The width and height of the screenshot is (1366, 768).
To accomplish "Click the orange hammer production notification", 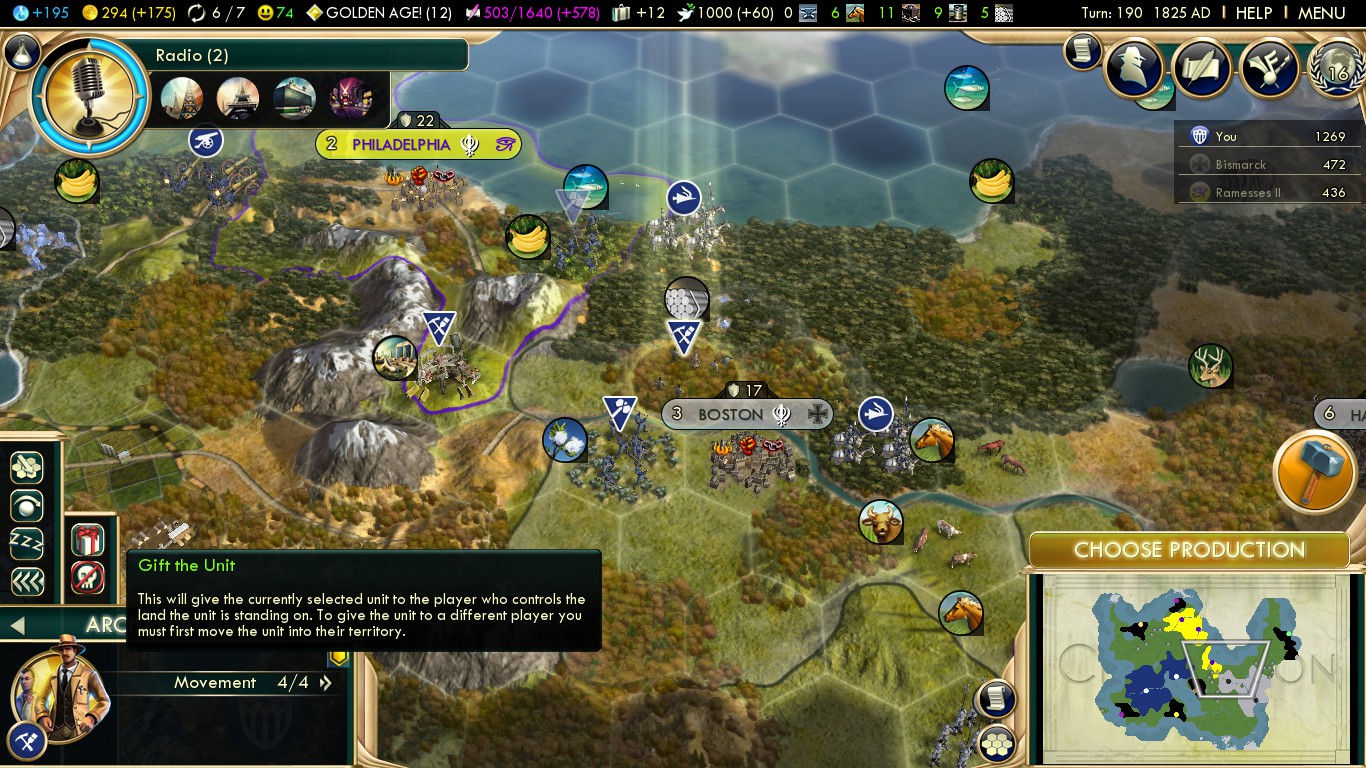I will click(1314, 472).
